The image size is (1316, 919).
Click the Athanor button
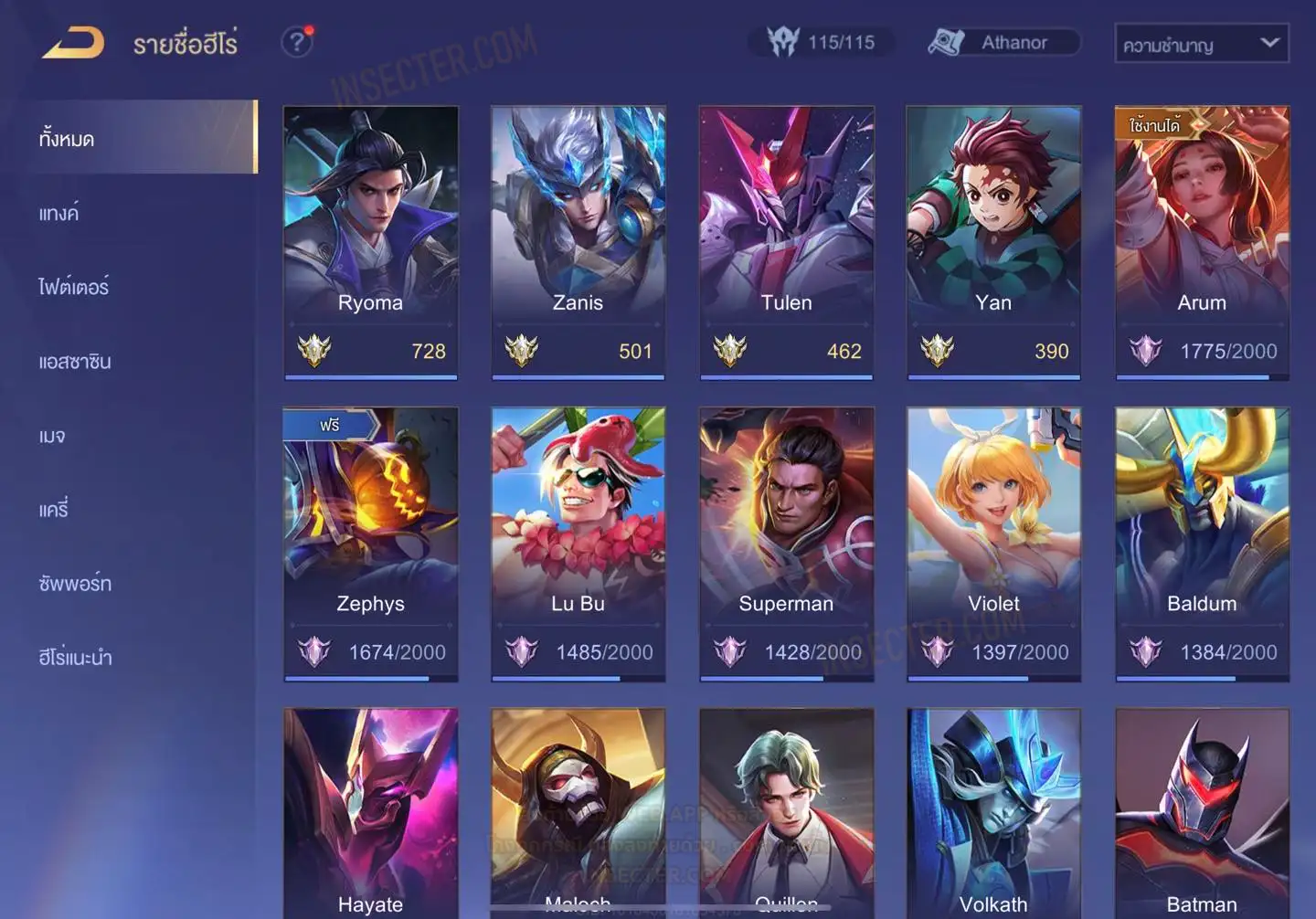click(1003, 43)
